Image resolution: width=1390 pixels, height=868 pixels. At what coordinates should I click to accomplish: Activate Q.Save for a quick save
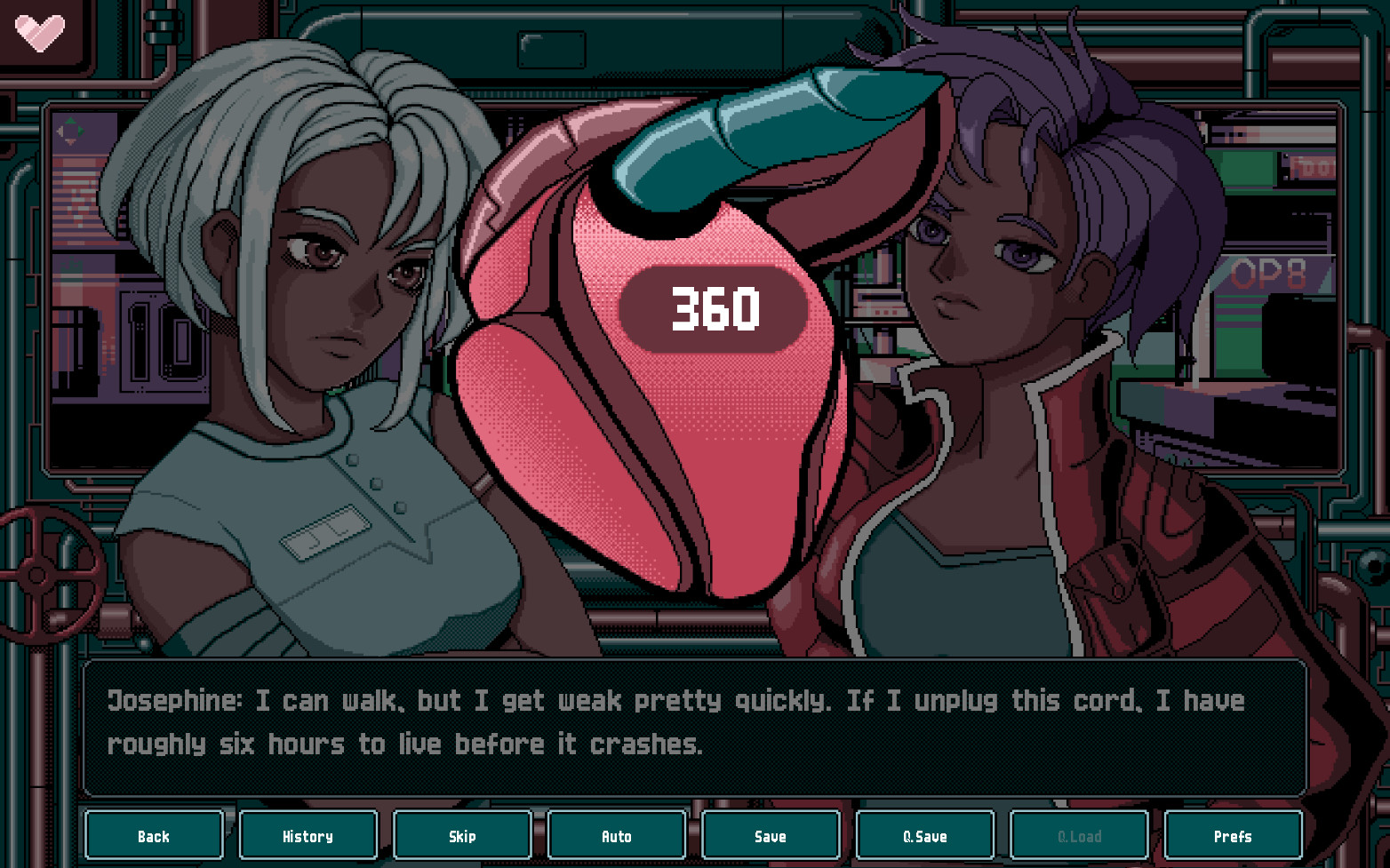(924, 835)
